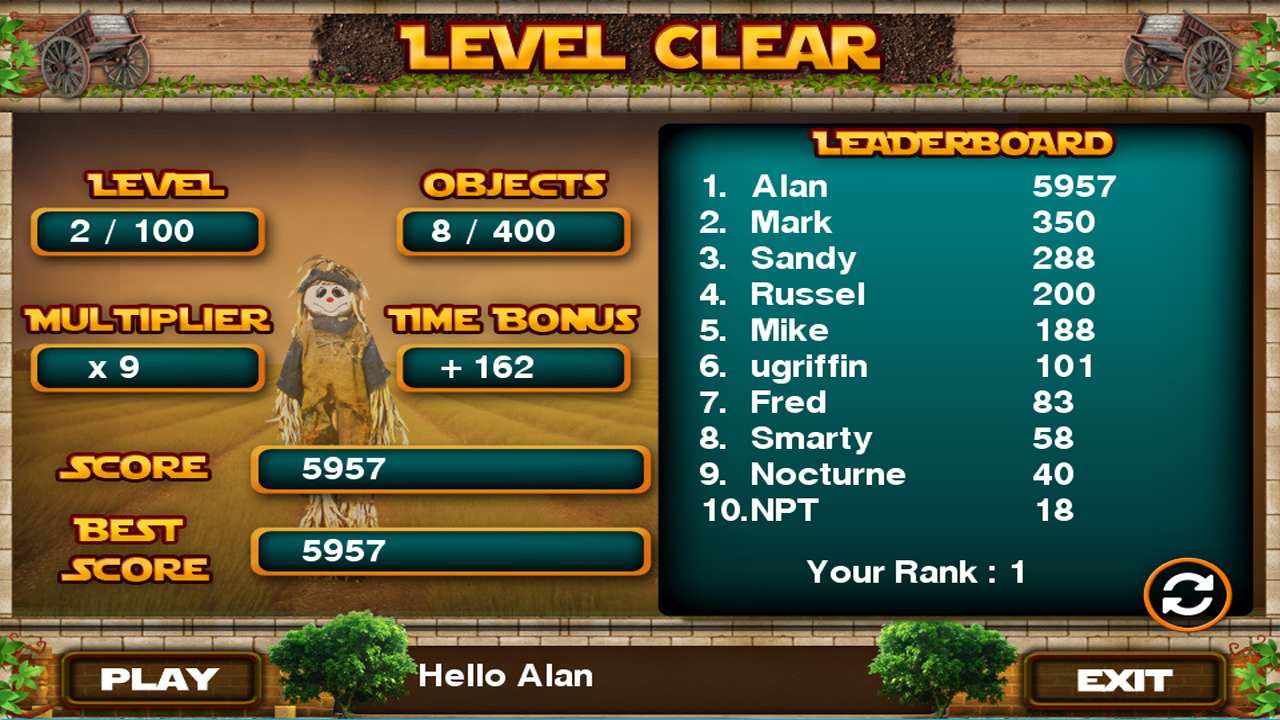The image size is (1280, 720).
Task: Select the Level Clear title banner
Action: pyautogui.click(x=640, y=45)
